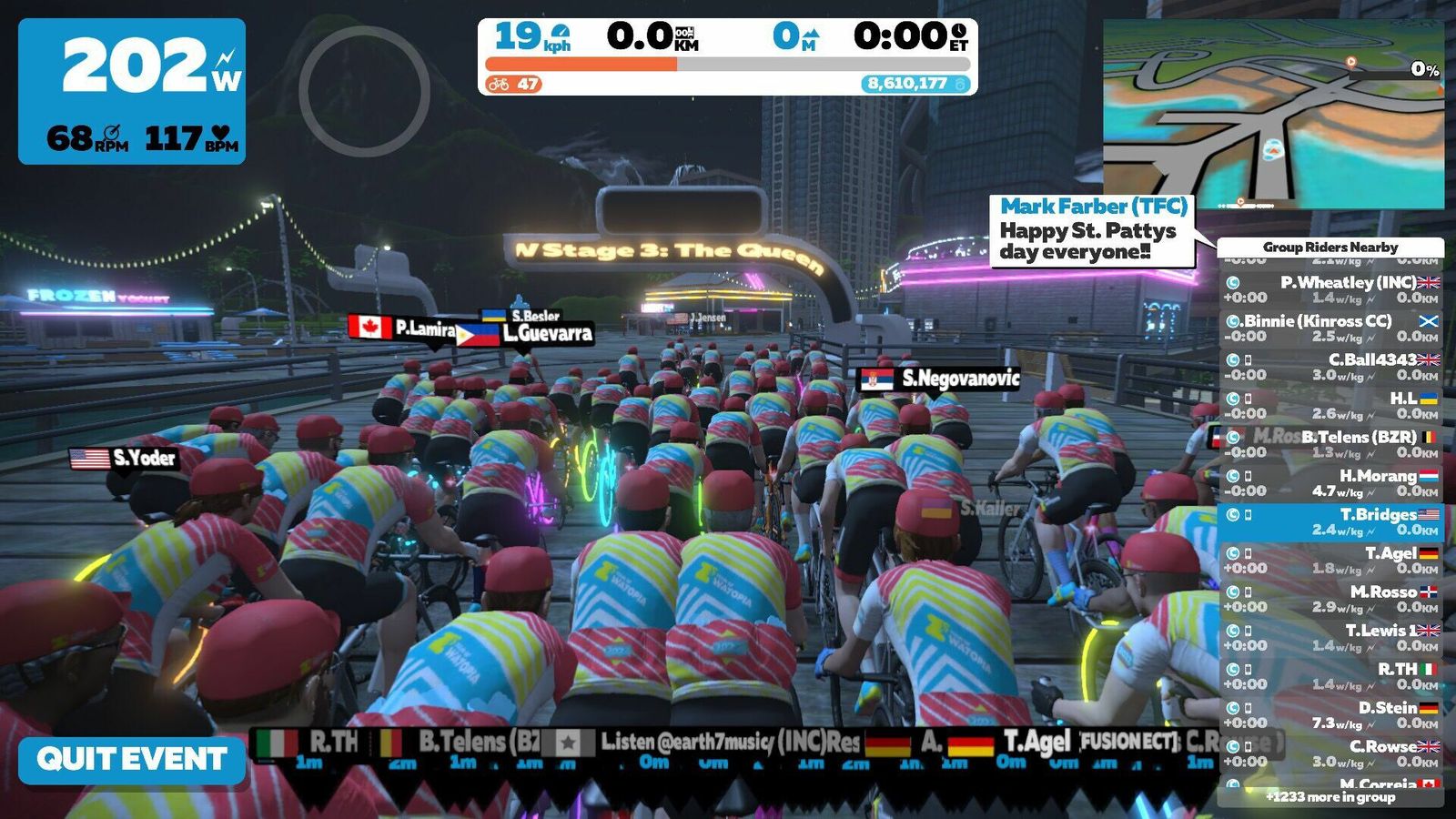Click the highlighted T.Bridges row
The height and width of the screenshot is (819, 1456).
click(x=1330, y=521)
